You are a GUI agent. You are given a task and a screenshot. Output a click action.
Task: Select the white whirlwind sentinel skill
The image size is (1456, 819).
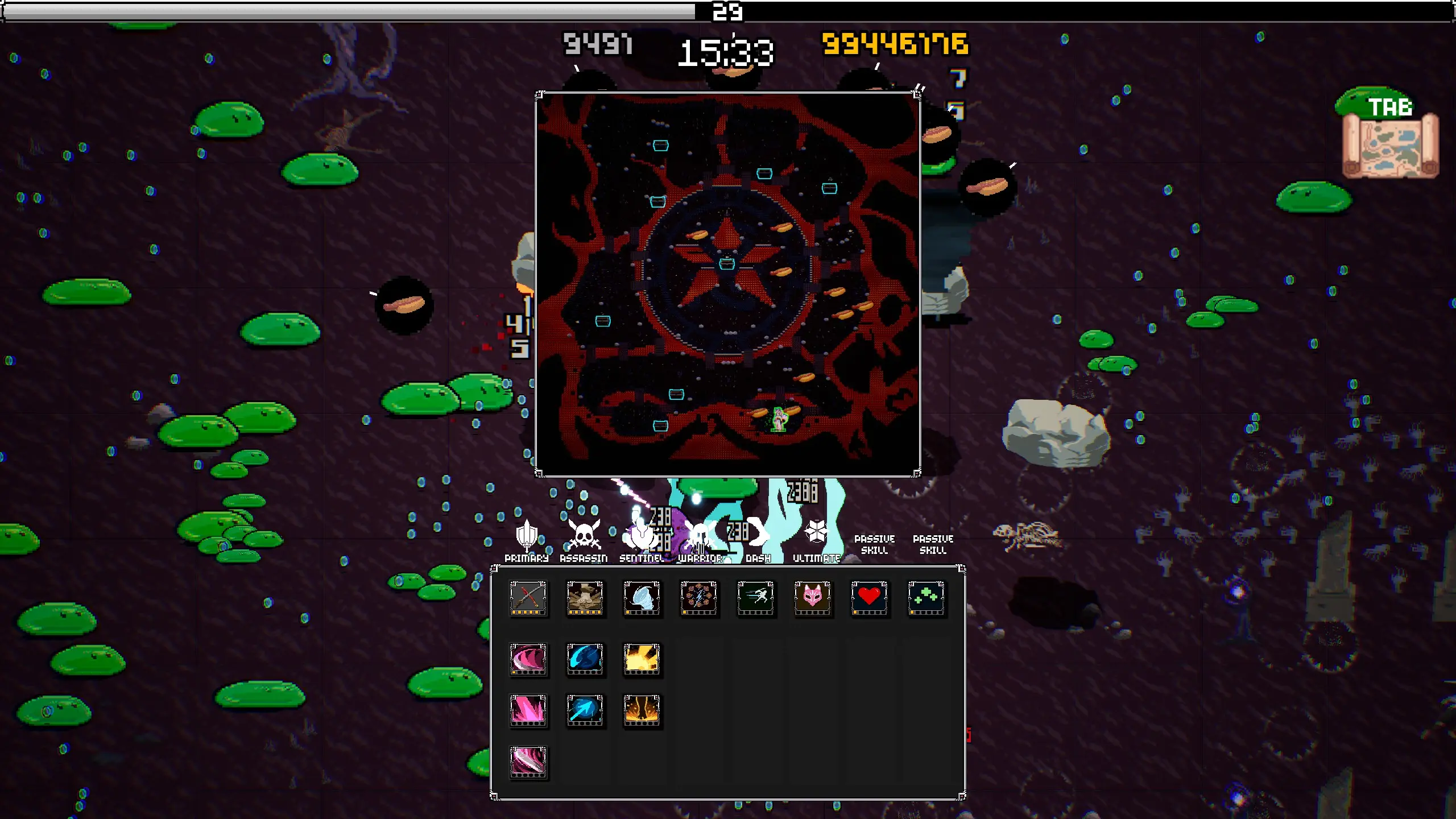pyautogui.click(x=642, y=598)
